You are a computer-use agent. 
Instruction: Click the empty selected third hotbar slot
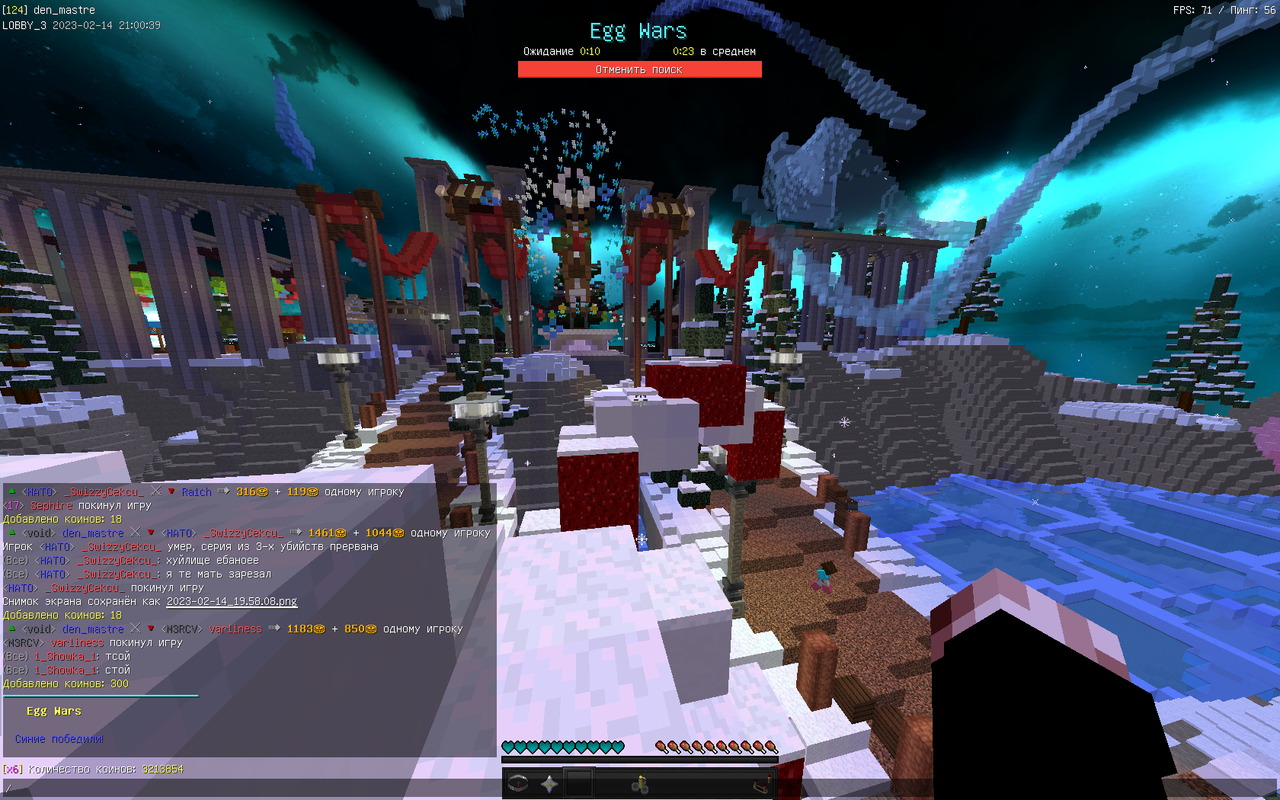(x=578, y=783)
